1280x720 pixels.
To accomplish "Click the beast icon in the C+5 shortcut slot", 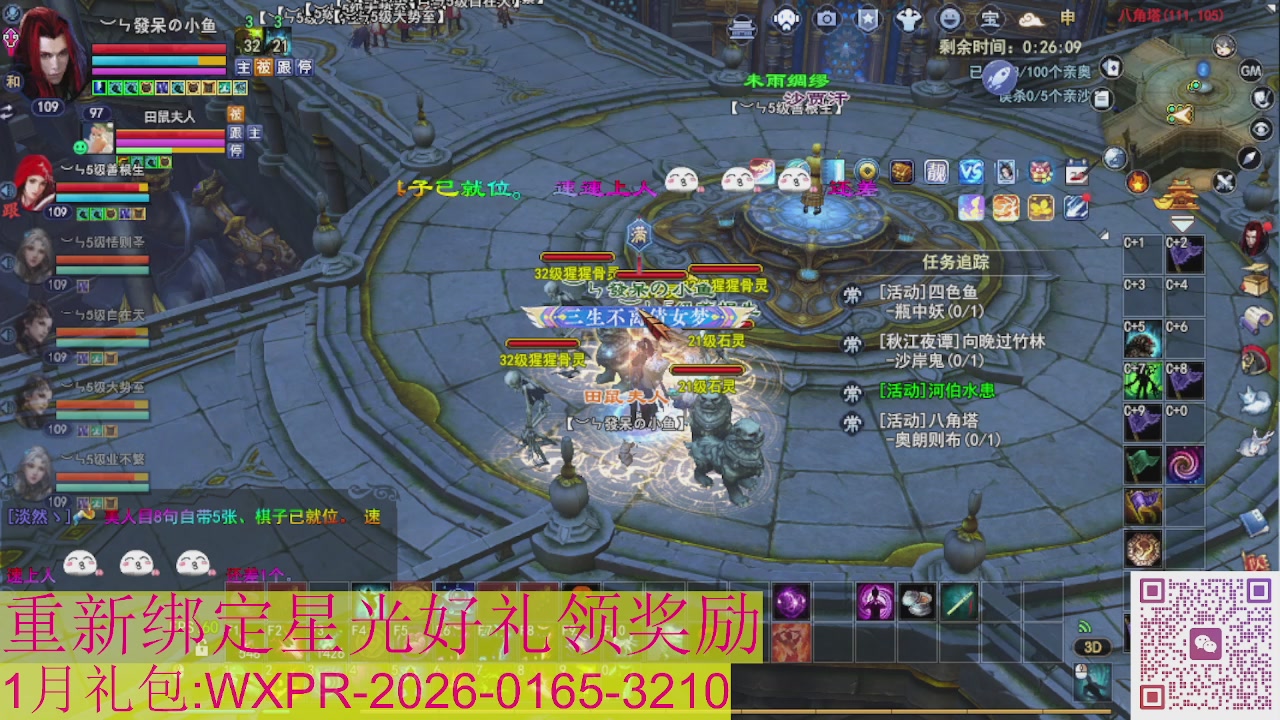I will (x=1142, y=339).
